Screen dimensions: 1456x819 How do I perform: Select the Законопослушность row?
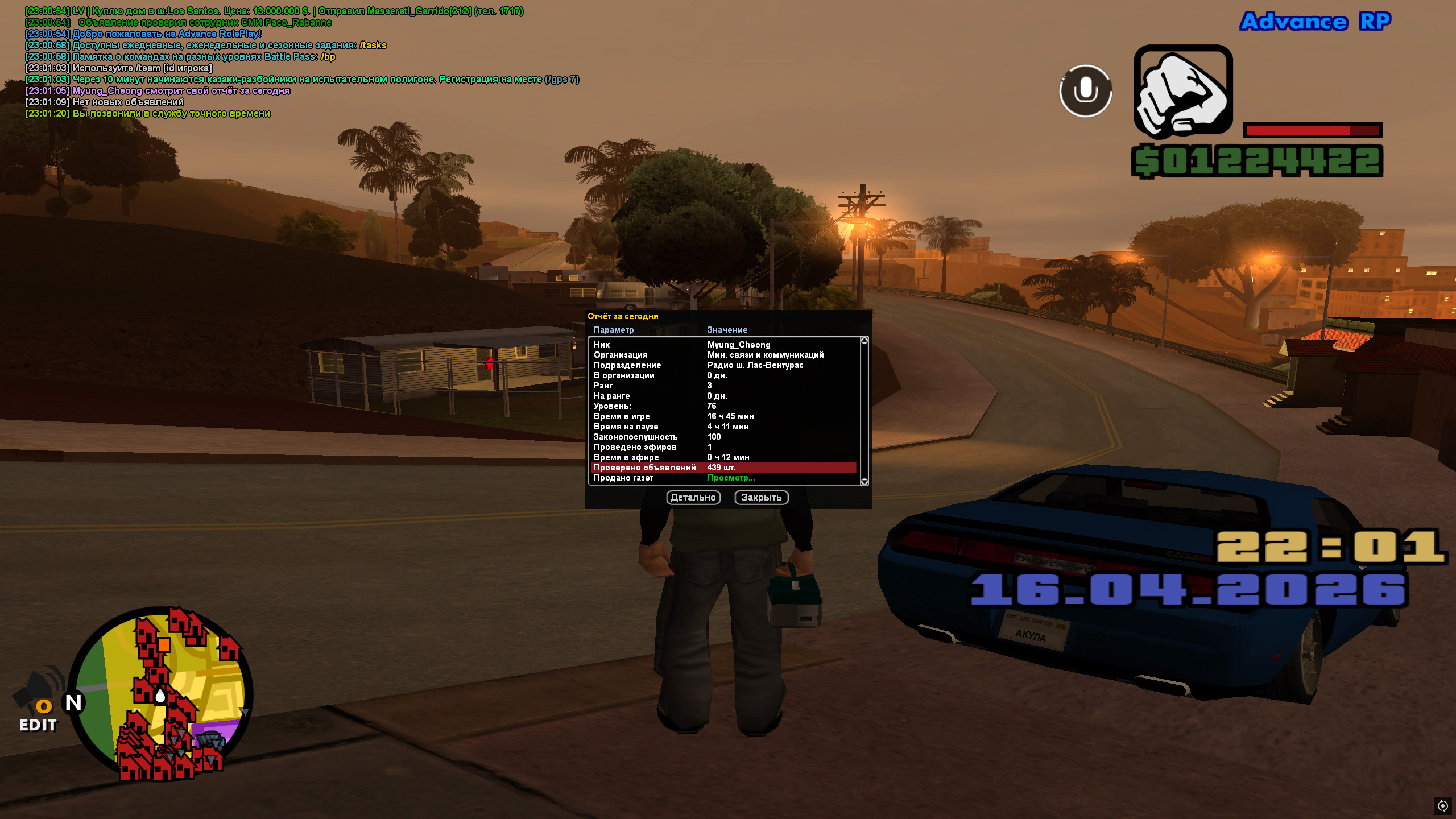[x=723, y=437]
